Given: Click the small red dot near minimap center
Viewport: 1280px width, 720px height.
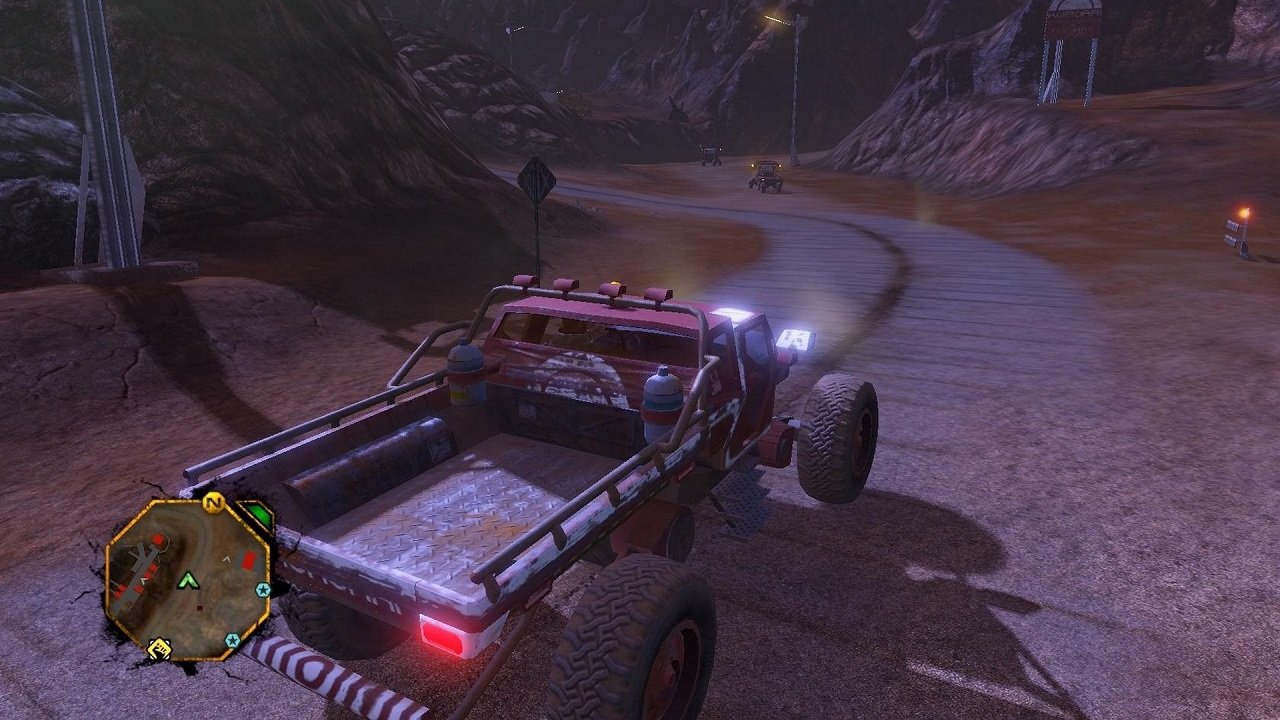Looking at the screenshot, I should coord(200,607).
